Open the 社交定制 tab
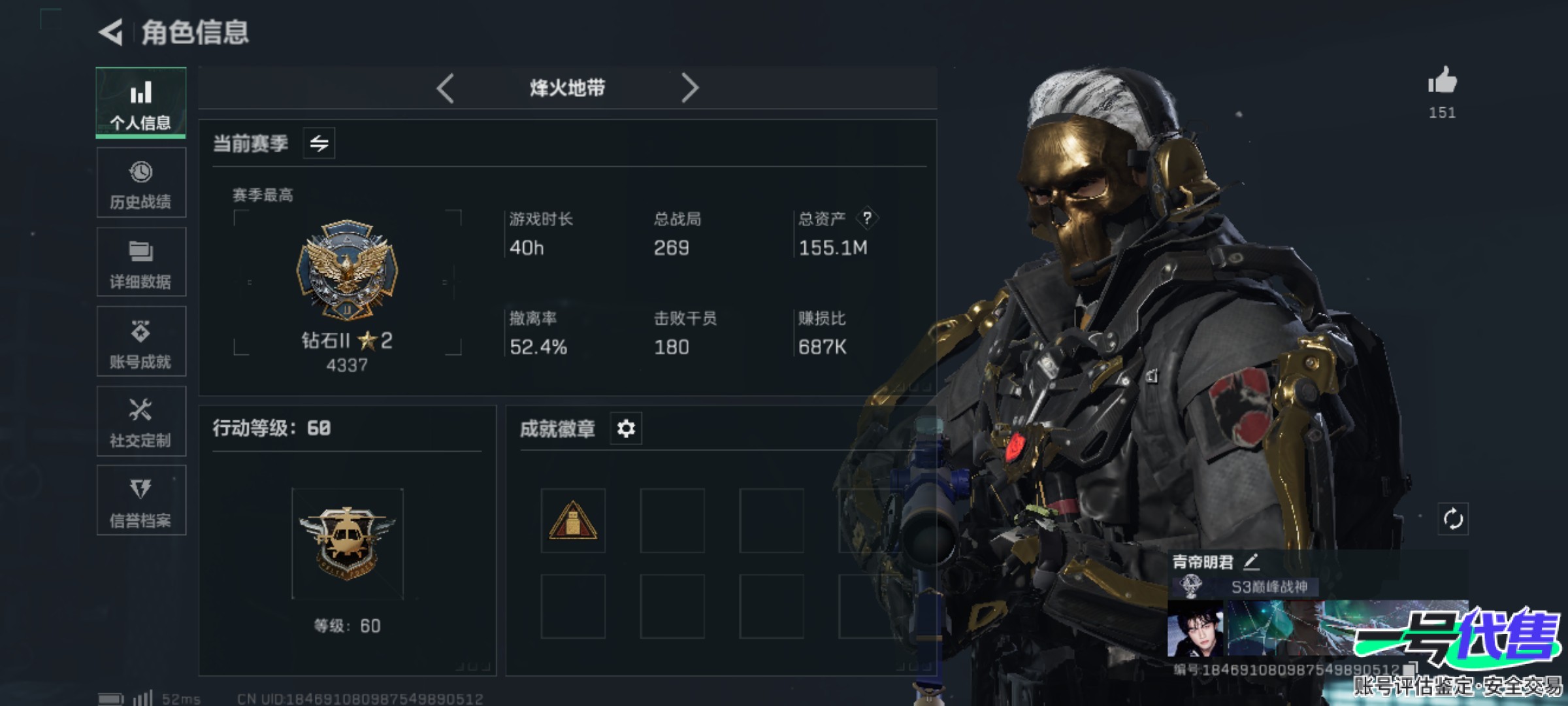1568x706 pixels. (140, 422)
